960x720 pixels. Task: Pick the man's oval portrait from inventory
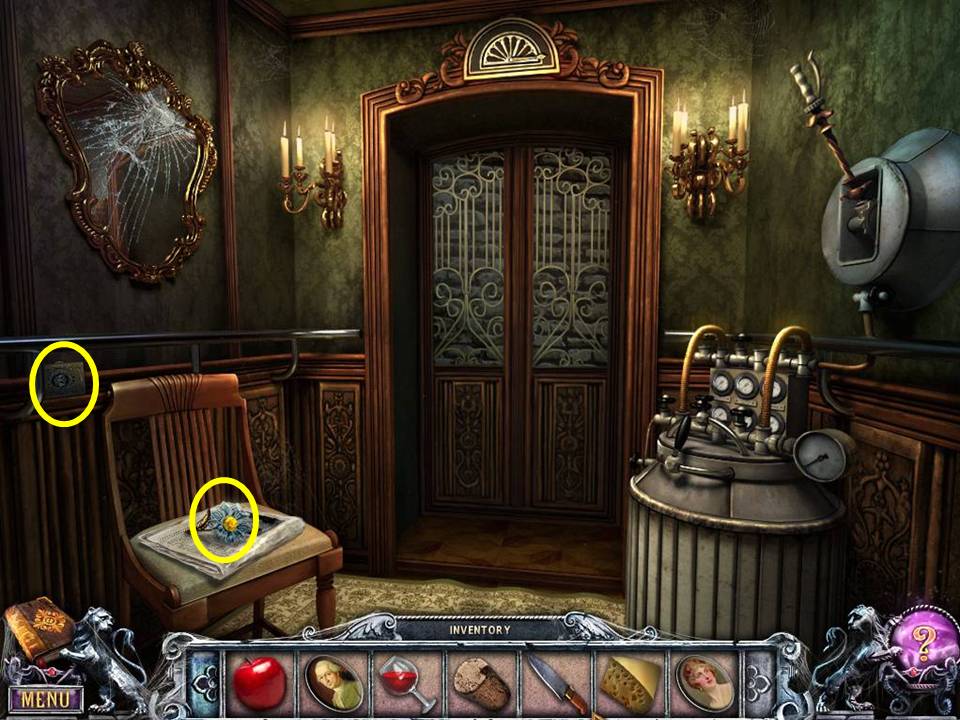(x=334, y=683)
